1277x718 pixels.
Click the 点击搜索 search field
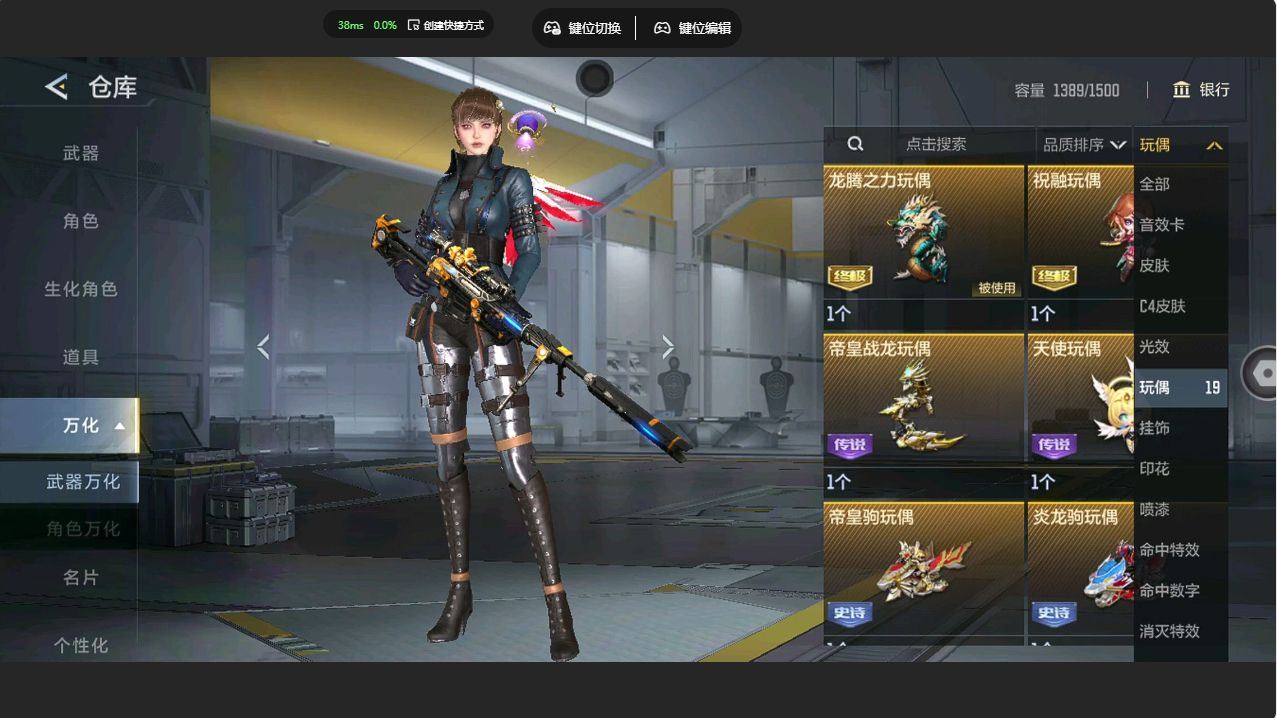[x=936, y=145]
